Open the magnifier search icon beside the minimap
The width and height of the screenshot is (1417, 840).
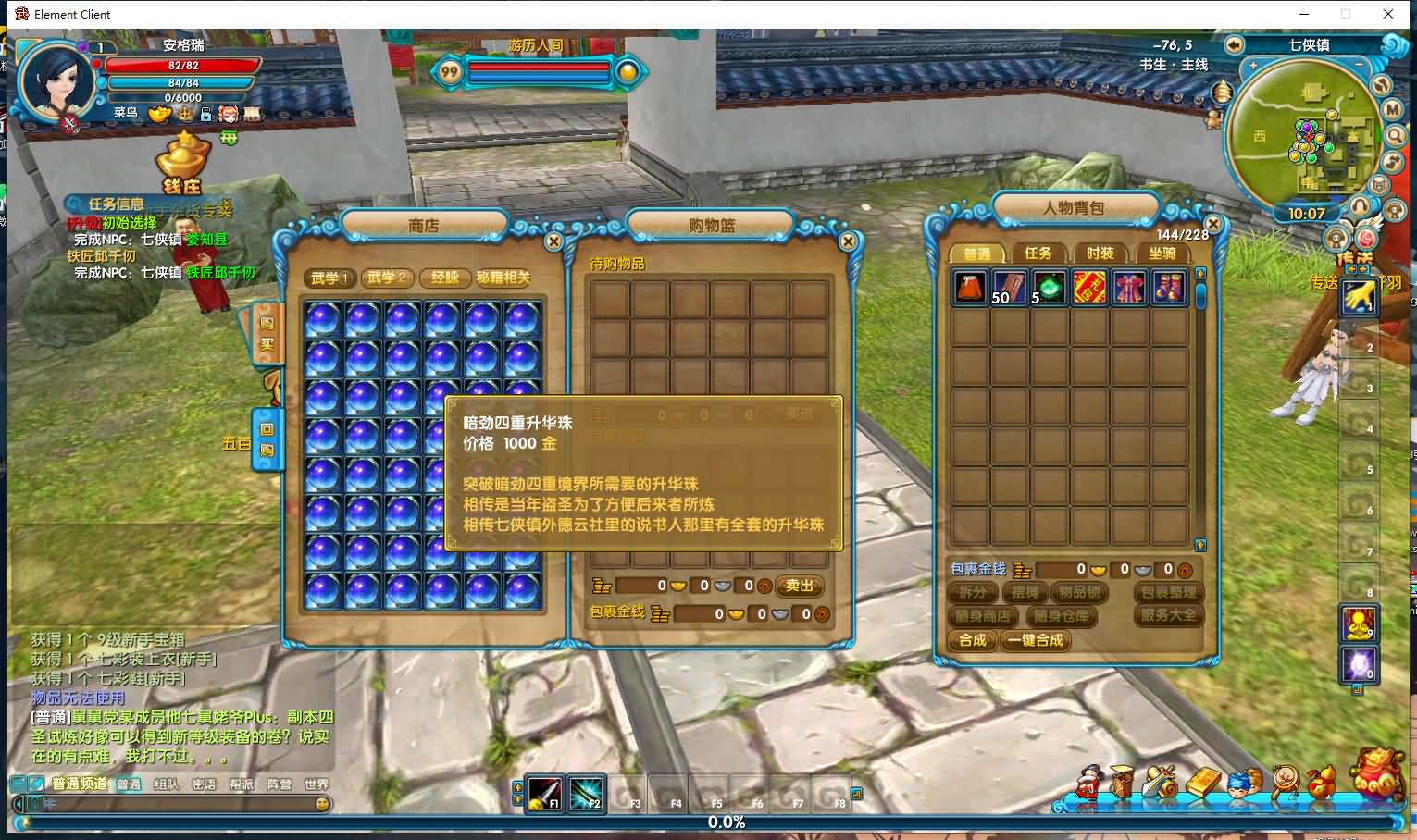pyautogui.click(x=1397, y=135)
